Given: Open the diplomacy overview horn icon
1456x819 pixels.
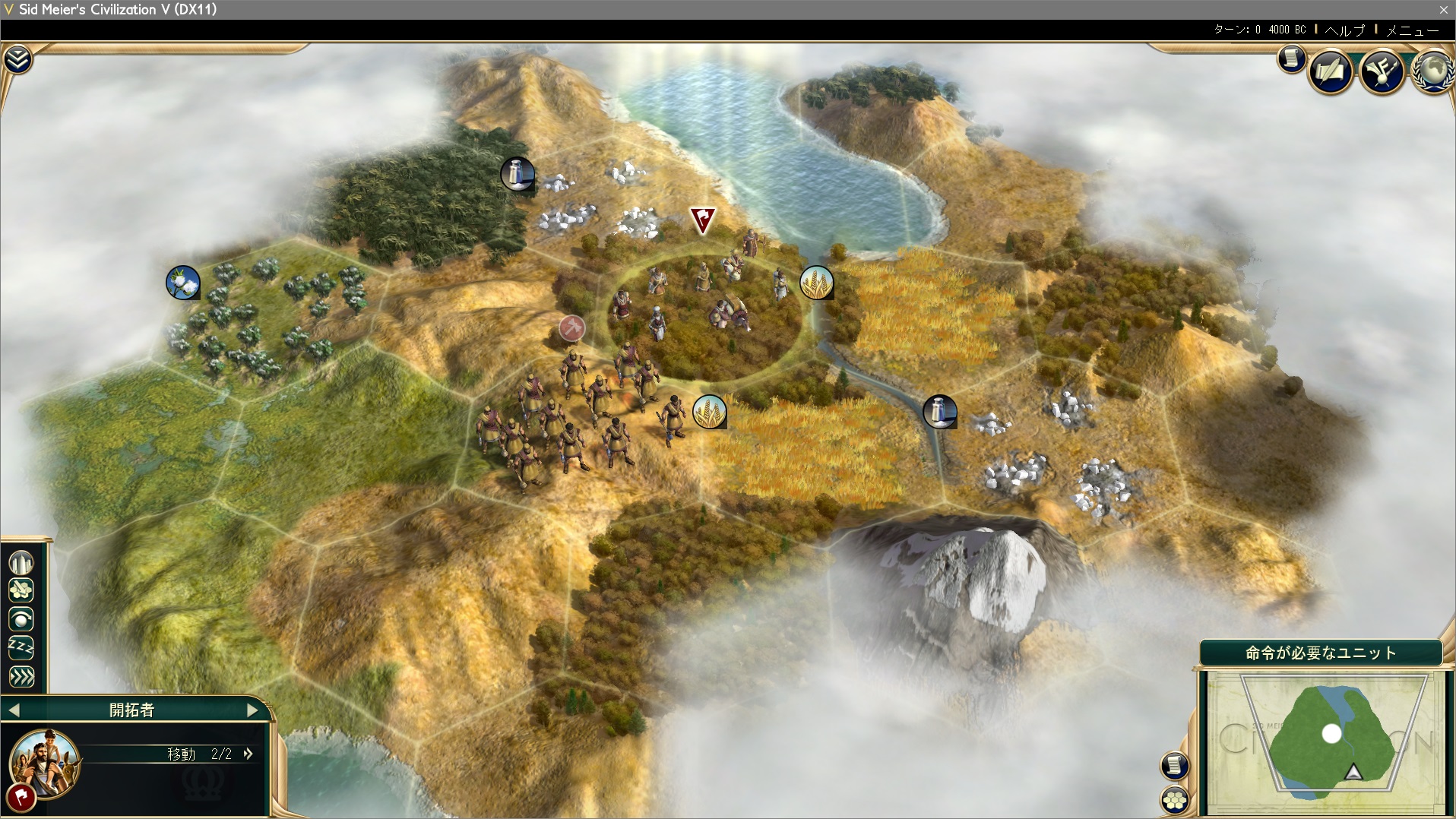Looking at the screenshot, I should coord(1382,72).
